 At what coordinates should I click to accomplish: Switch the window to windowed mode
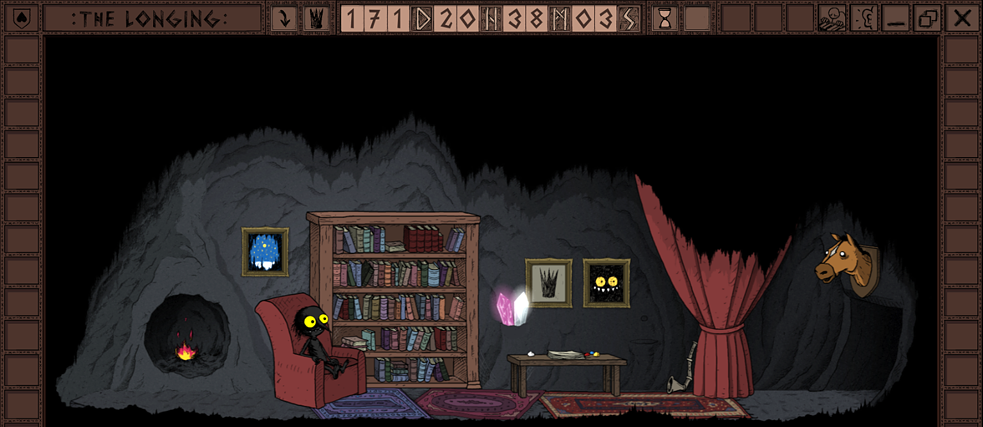coord(928,18)
